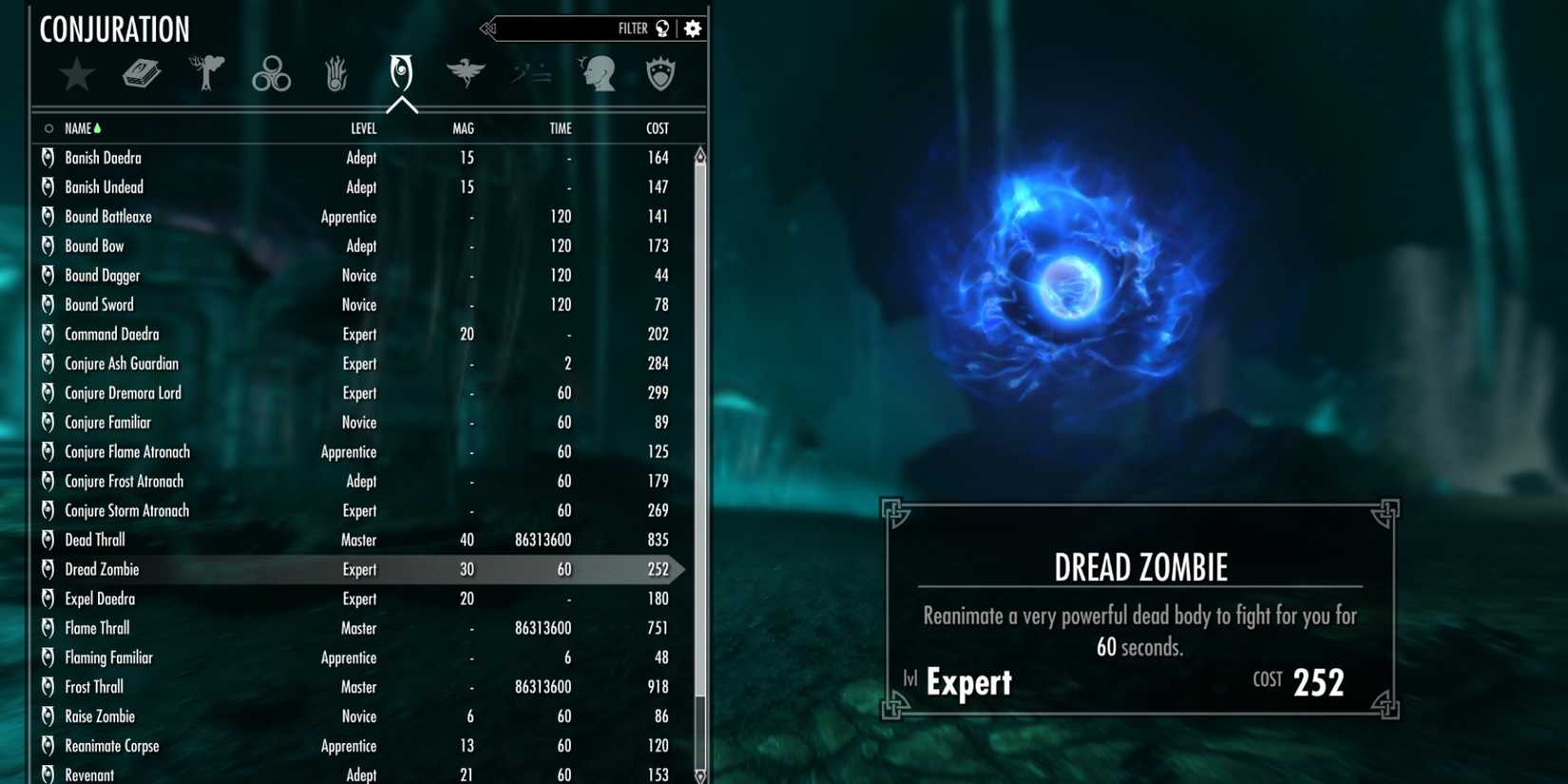Toggle sorting on the NAME column

[80, 127]
